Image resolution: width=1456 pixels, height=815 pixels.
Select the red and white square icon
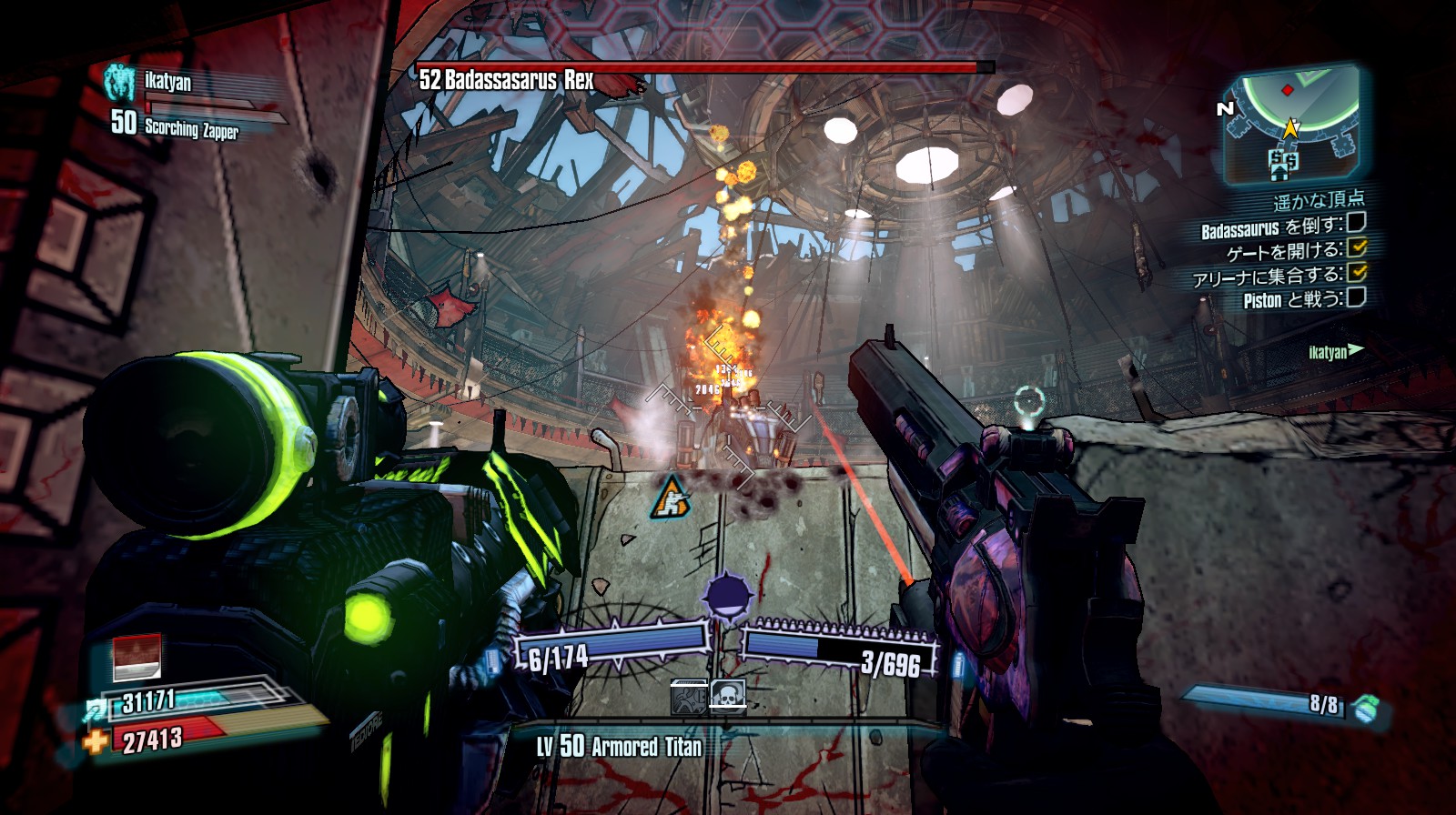pyautogui.click(x=137, y=657)
